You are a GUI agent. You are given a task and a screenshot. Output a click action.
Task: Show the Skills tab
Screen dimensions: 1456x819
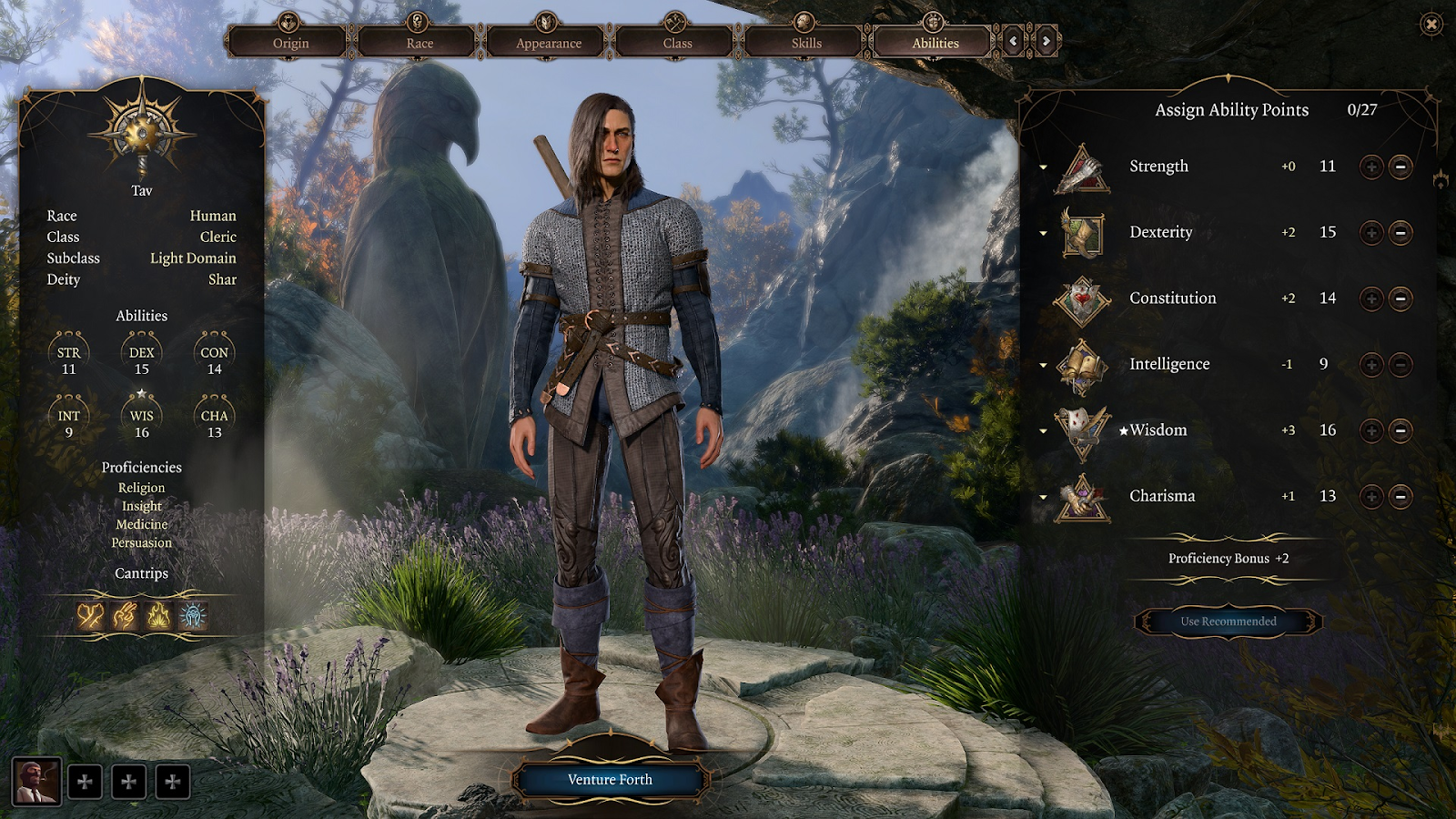pos(806,43)
